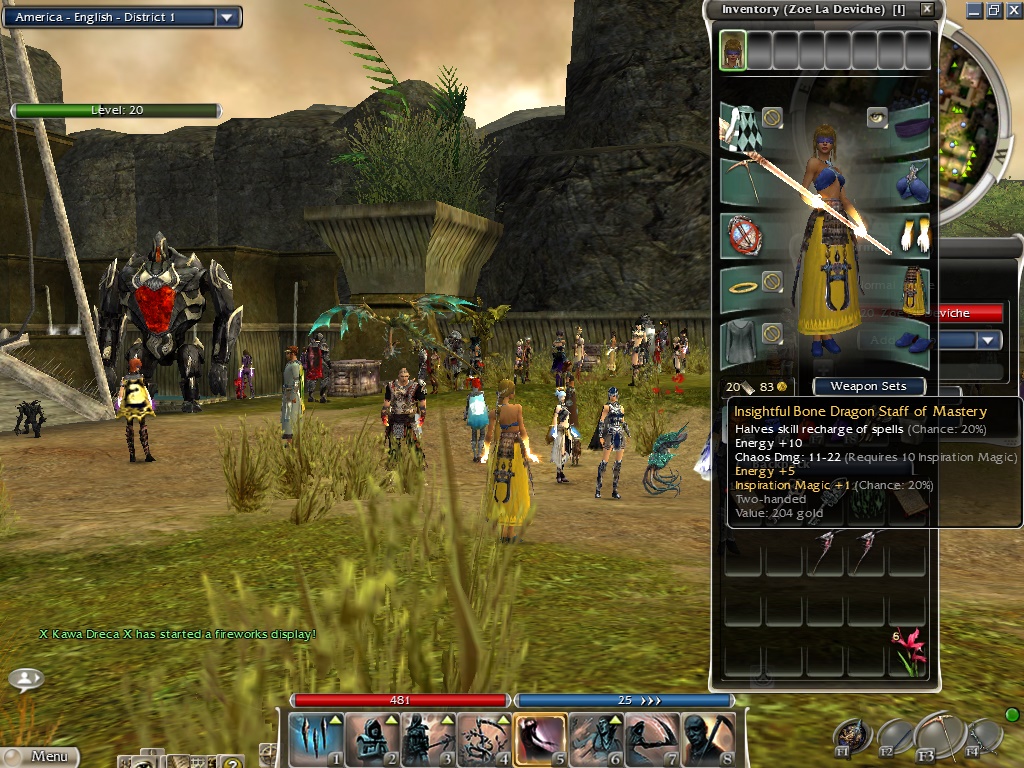This screenshot has height=768, width=1024.
Task: Close the game window with the X
Action: (1013, 10)
